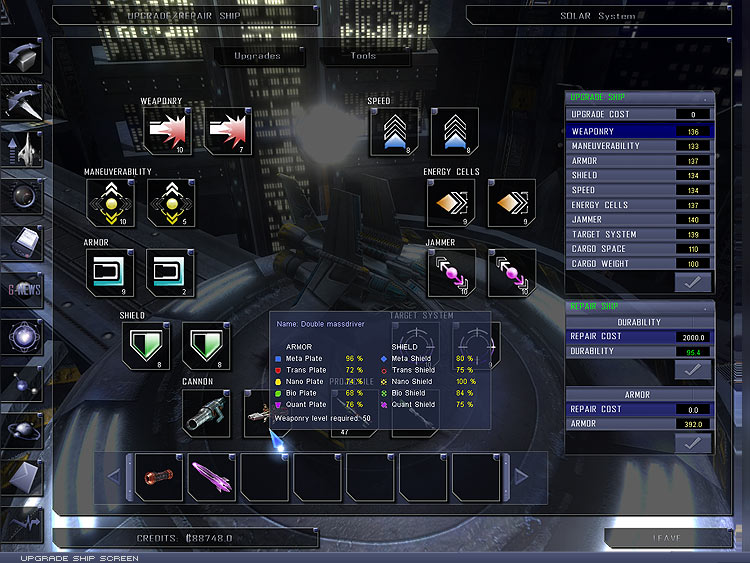Open the G-News side panel icon
This screenshot has width=750, height=563.
(24, 289)
